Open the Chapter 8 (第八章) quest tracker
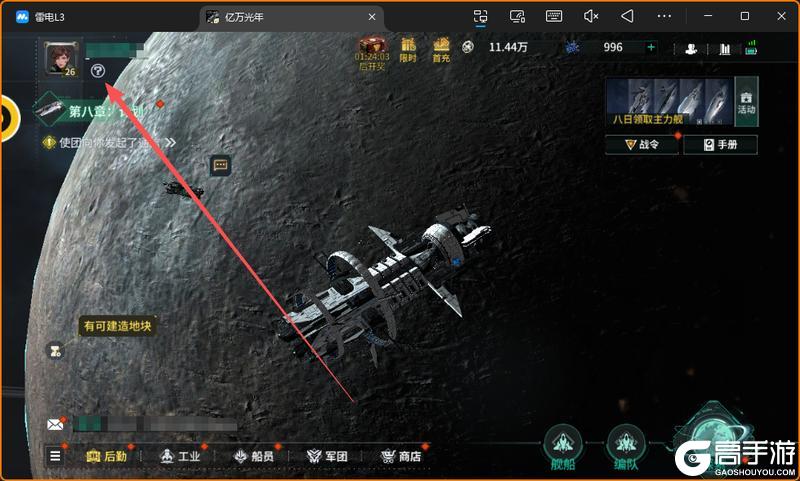This screenshot has width=800, height=481. pos(98,112)
